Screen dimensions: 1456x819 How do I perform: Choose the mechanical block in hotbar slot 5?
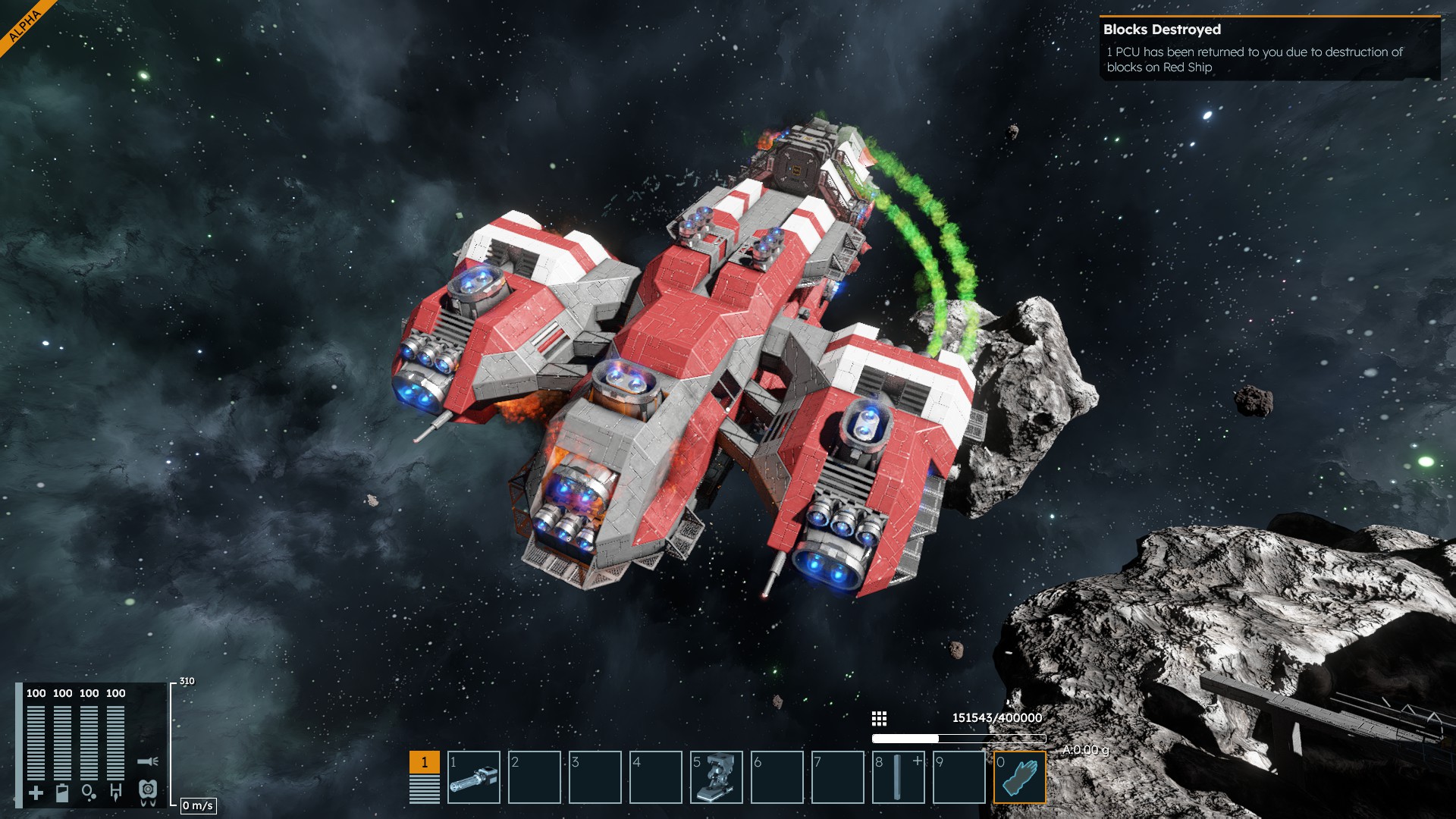[x=717, y=777]
